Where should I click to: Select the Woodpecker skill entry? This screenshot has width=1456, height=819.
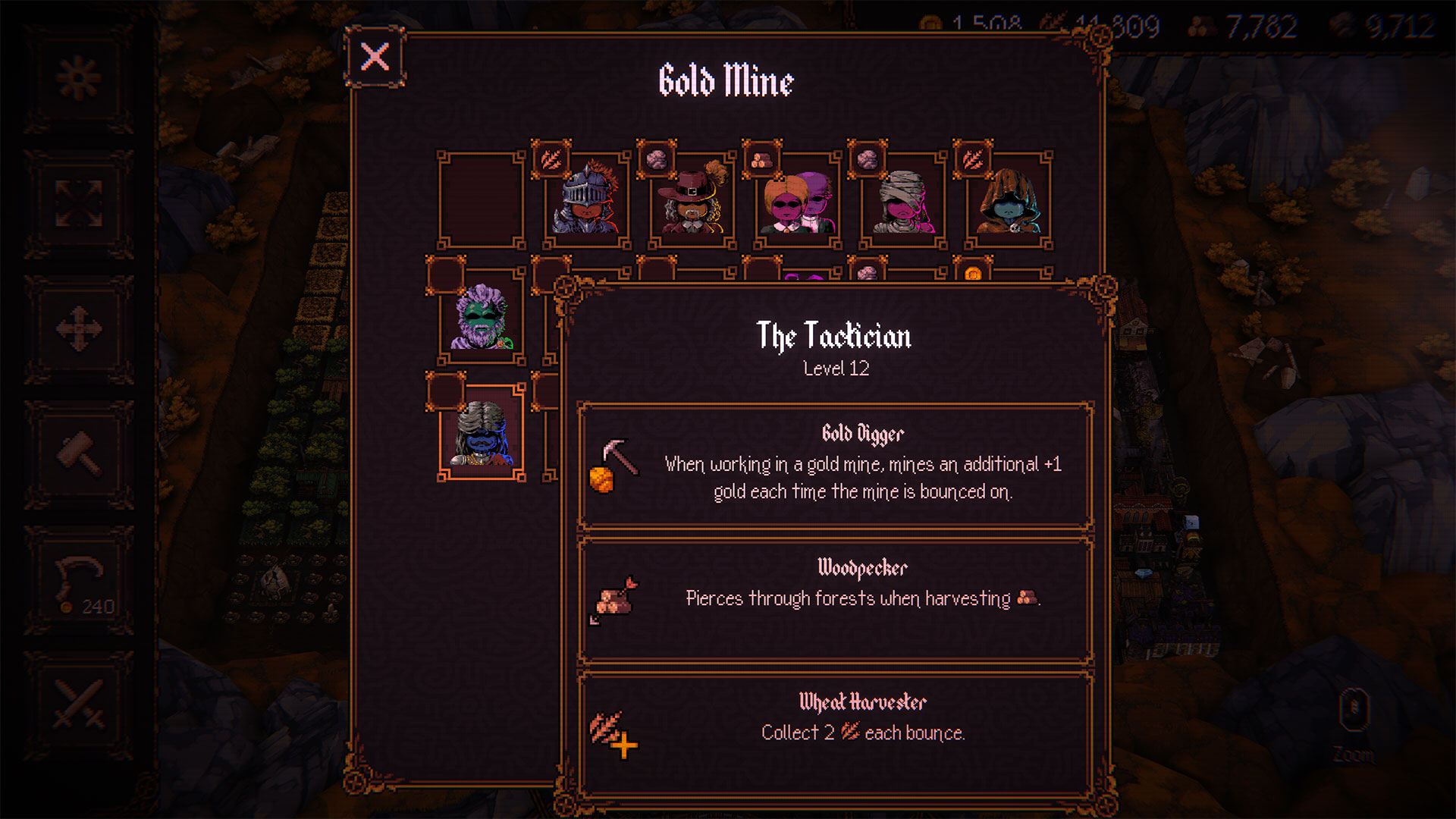pos(835,599)
